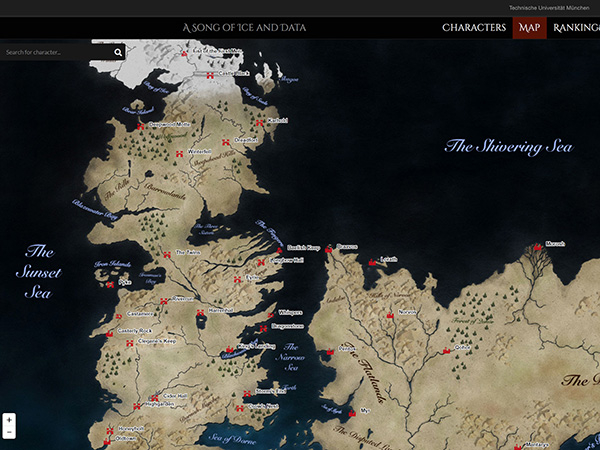The height and width of the screenshot is (450, 600).
Task: Choose the Qohor city marker
Action: click(x=446, y=349)
